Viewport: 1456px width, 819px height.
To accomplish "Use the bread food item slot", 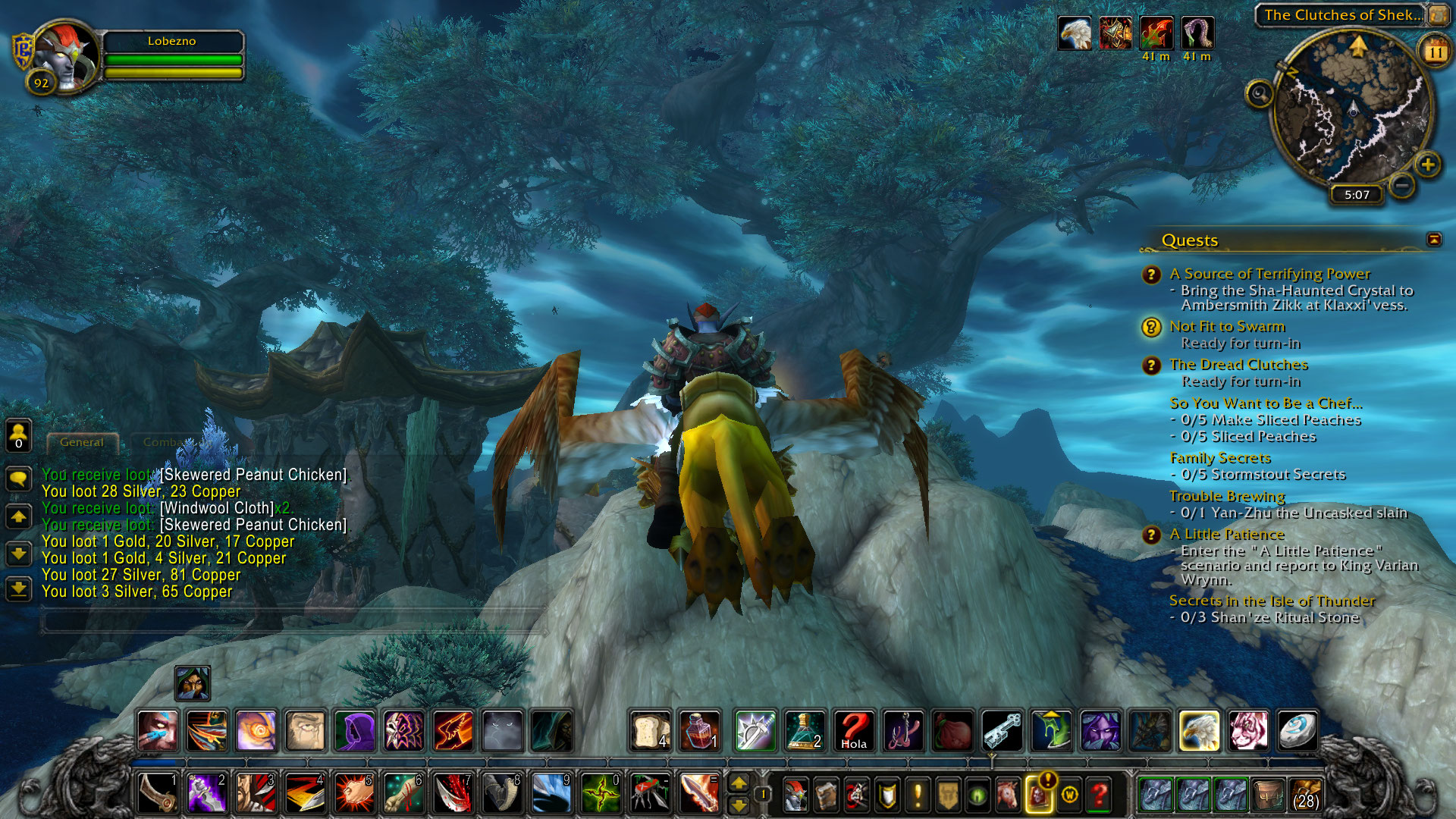I will (650, 731).
